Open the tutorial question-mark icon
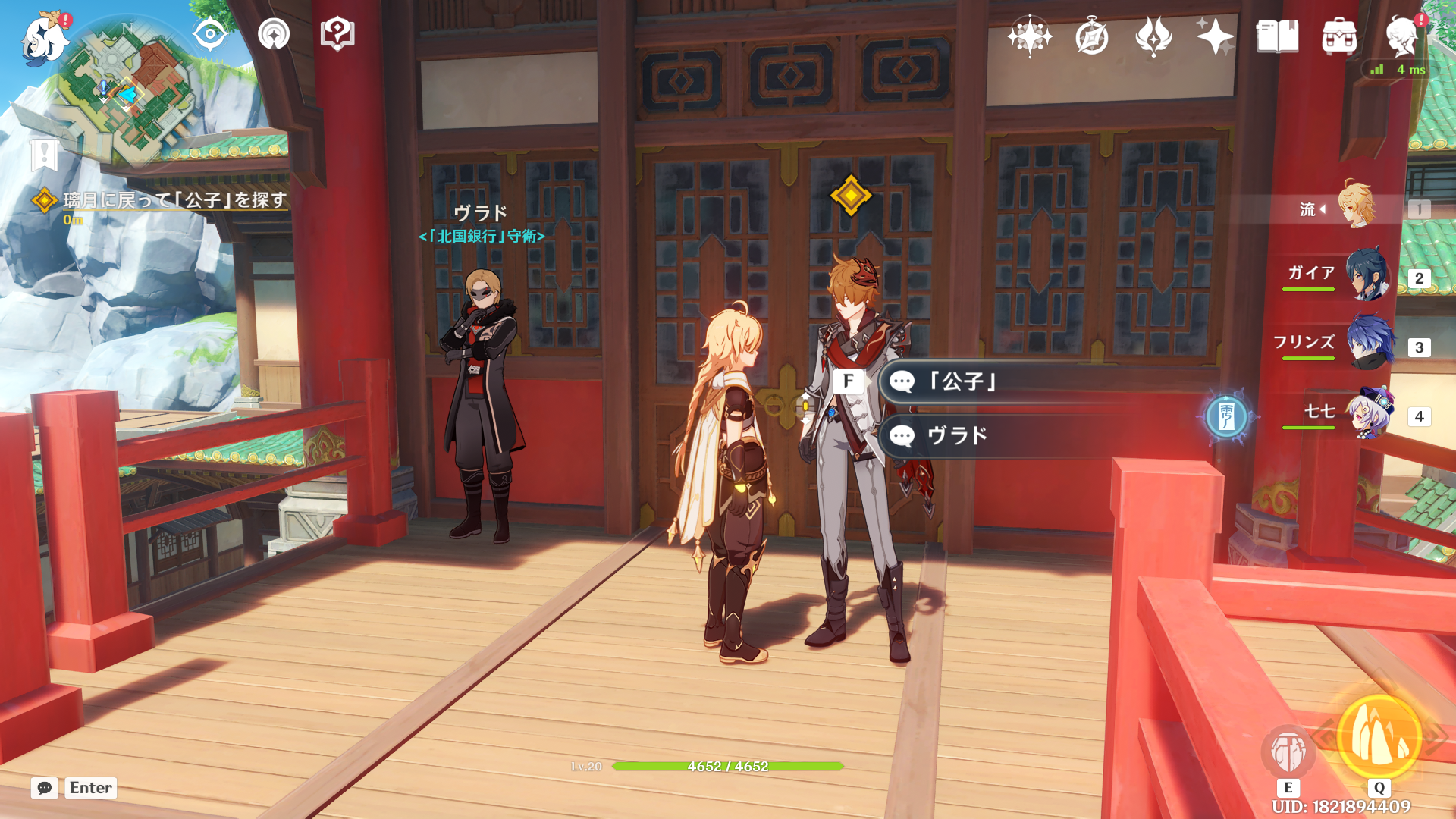 (x=337, y=34)
